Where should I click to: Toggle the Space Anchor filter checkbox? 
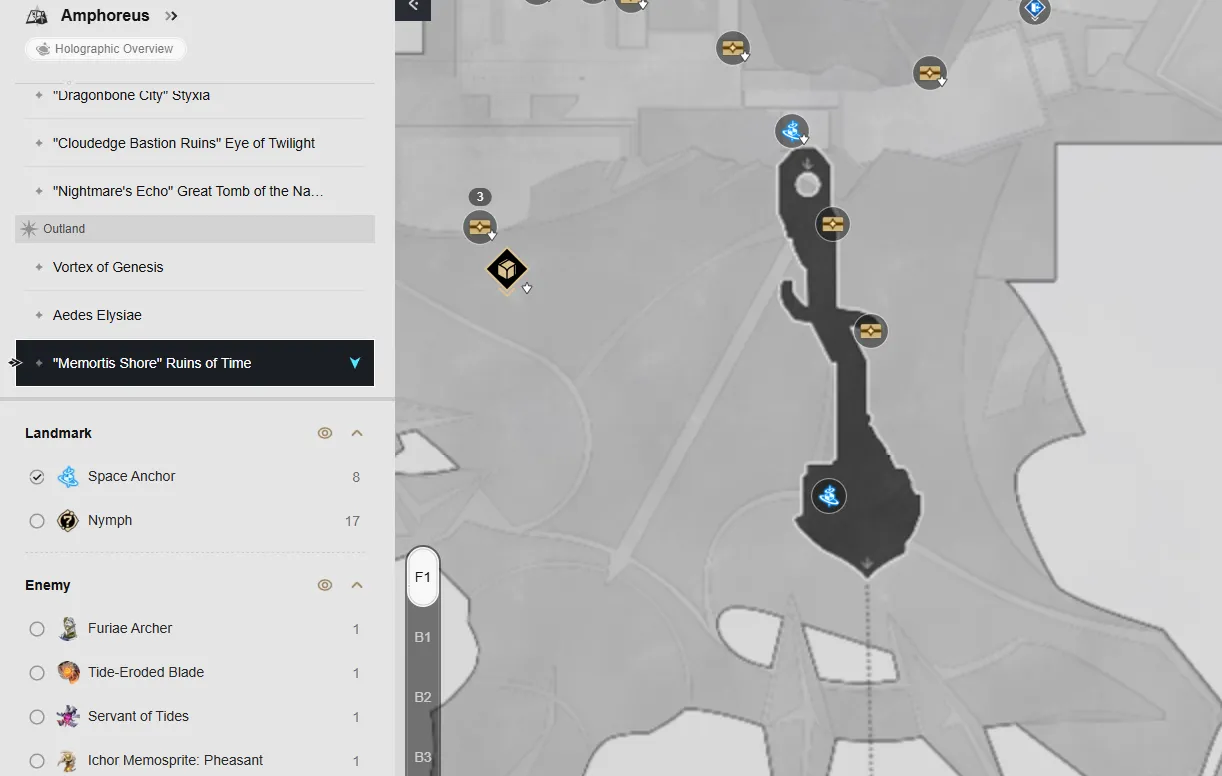click(x=37, y=477)
